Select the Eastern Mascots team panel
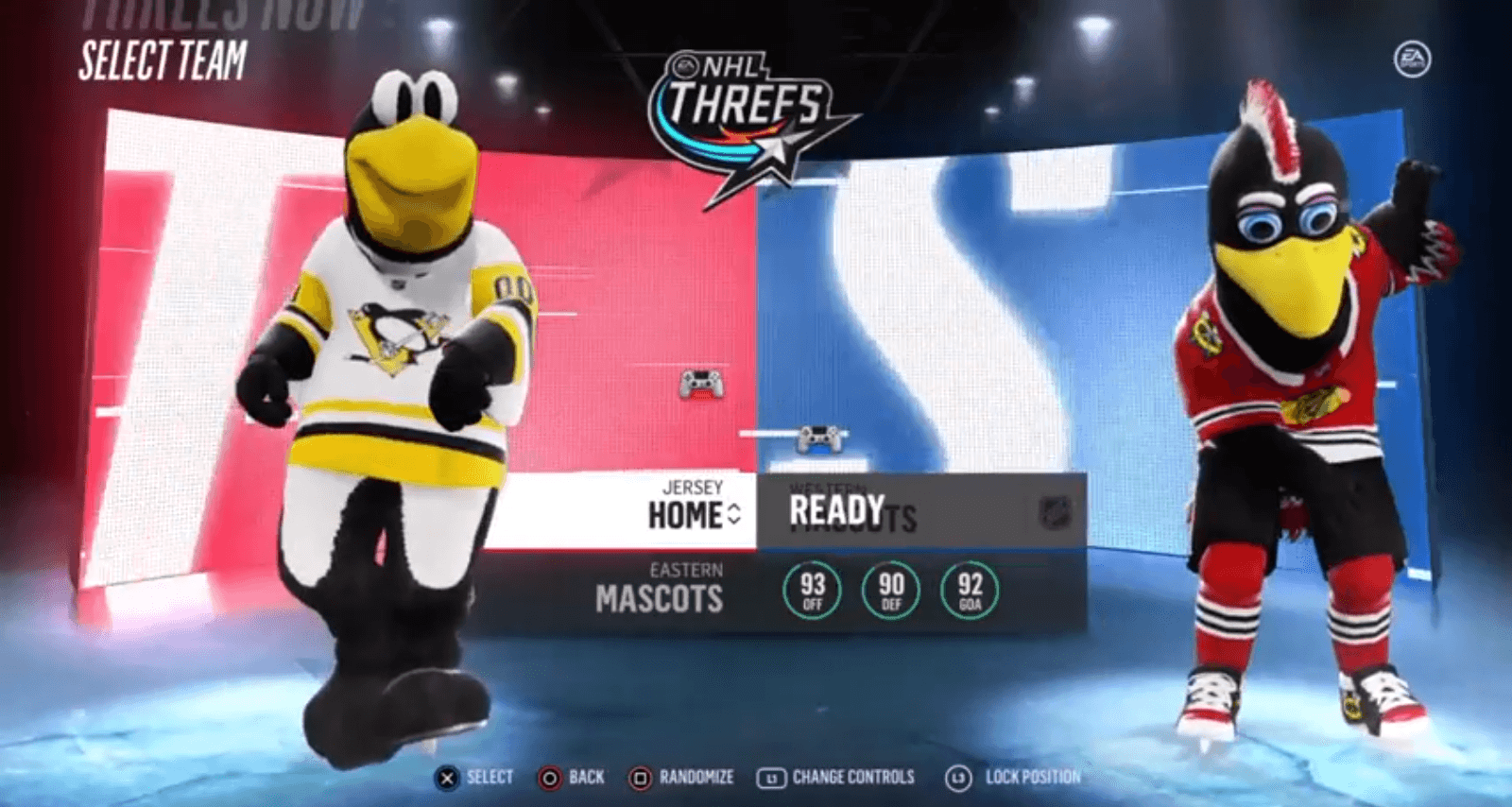 [660, 588]
